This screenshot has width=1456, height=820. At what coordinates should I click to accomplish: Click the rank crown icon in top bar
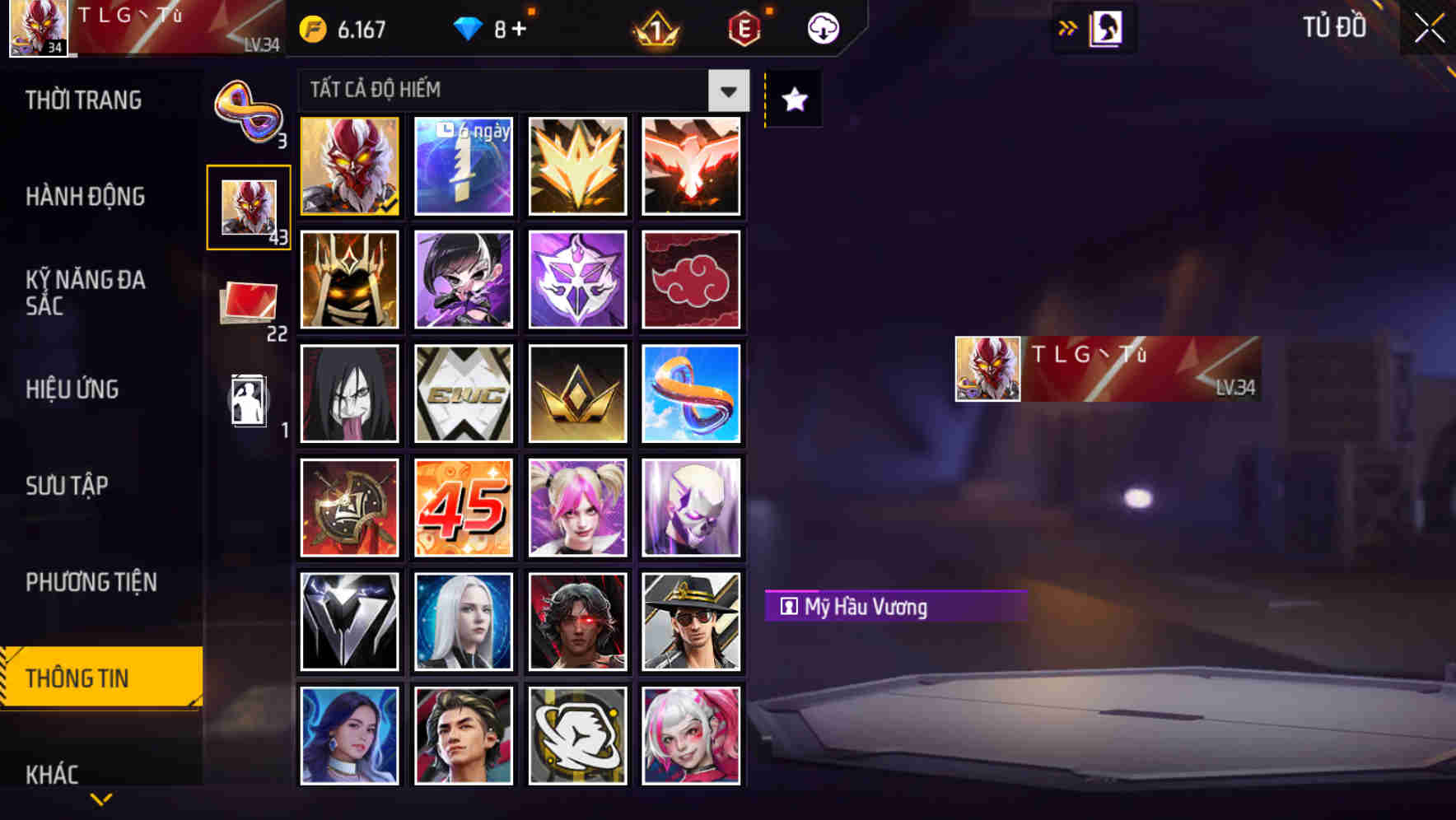click(x=656, y=27)
